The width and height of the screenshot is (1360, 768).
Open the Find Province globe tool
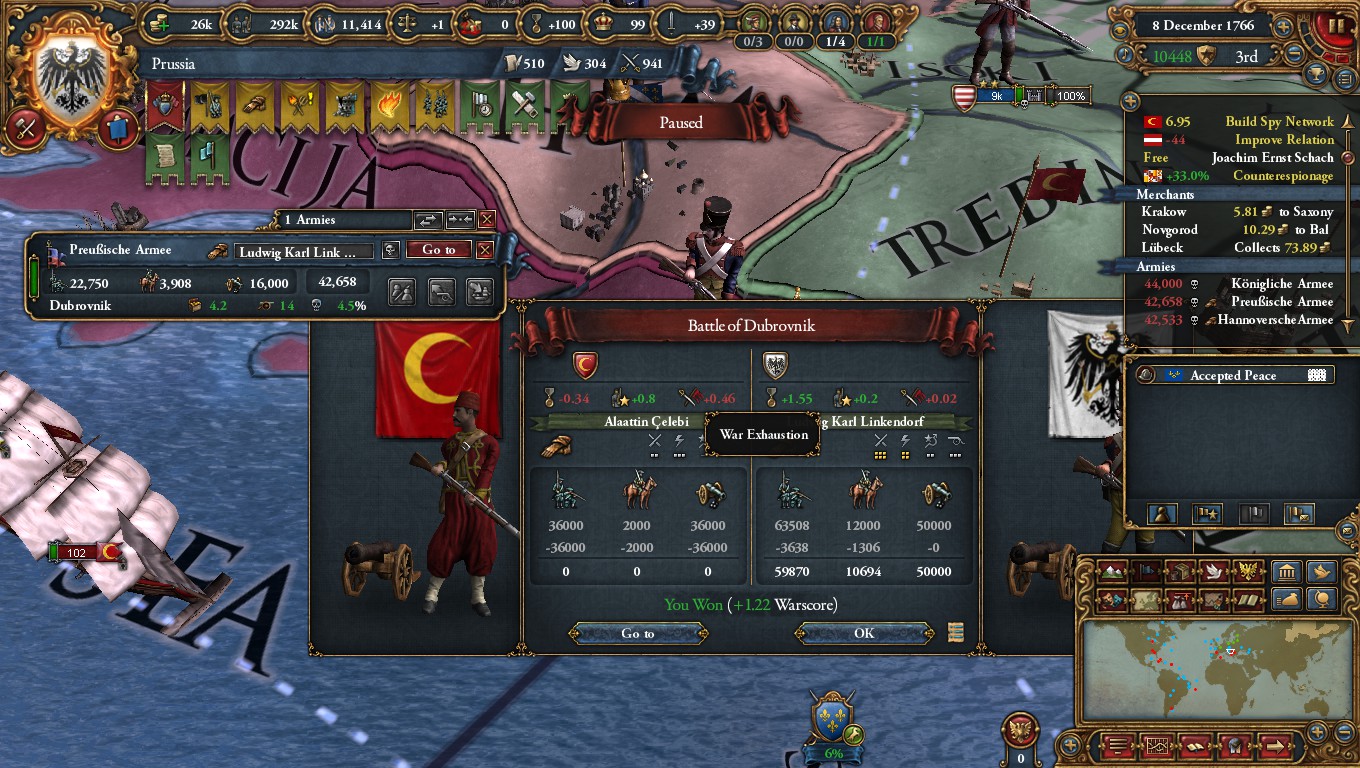coord(1322,601)
